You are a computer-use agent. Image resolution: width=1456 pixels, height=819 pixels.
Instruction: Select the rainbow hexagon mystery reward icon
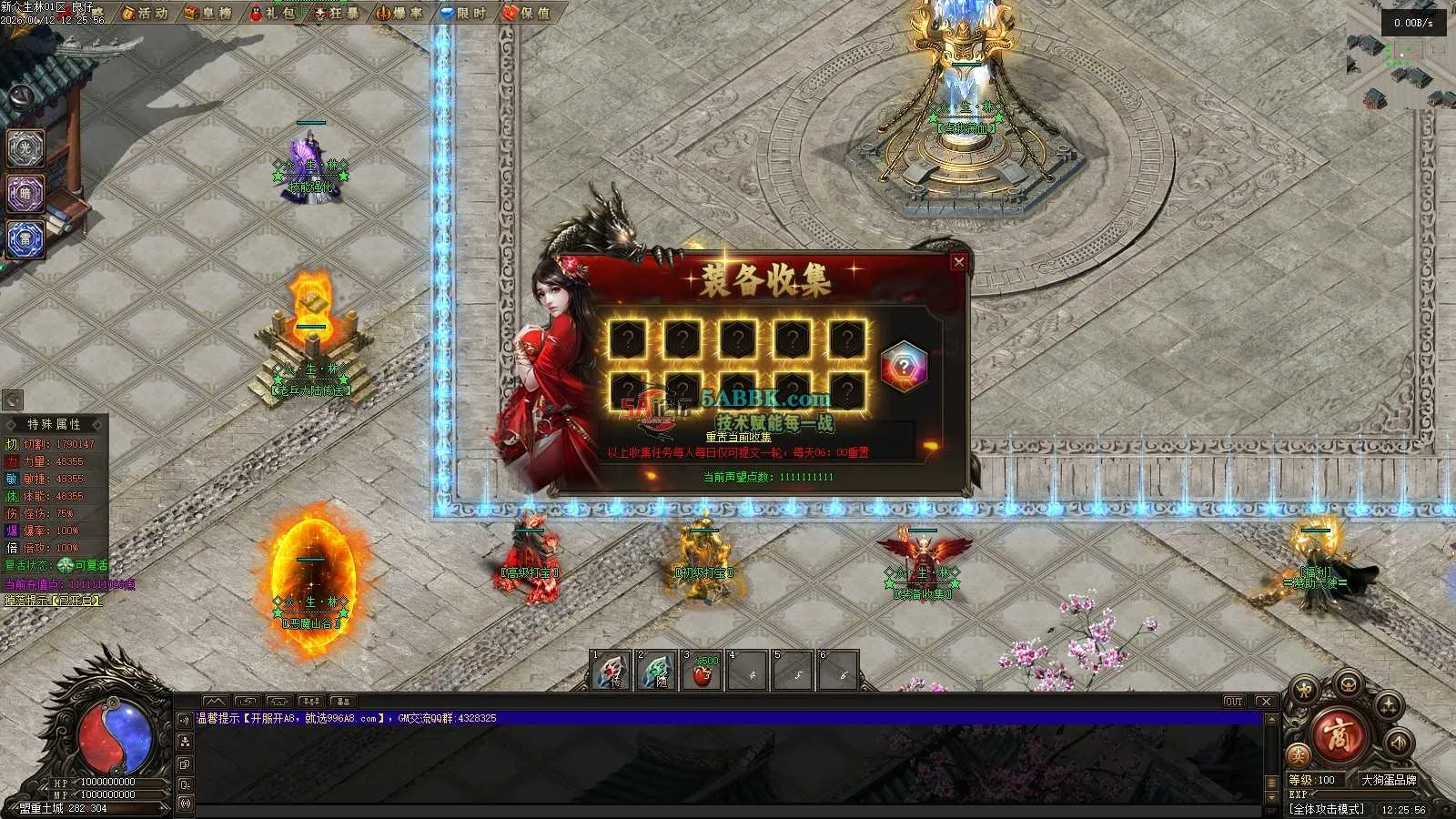(x=903, y=367)
